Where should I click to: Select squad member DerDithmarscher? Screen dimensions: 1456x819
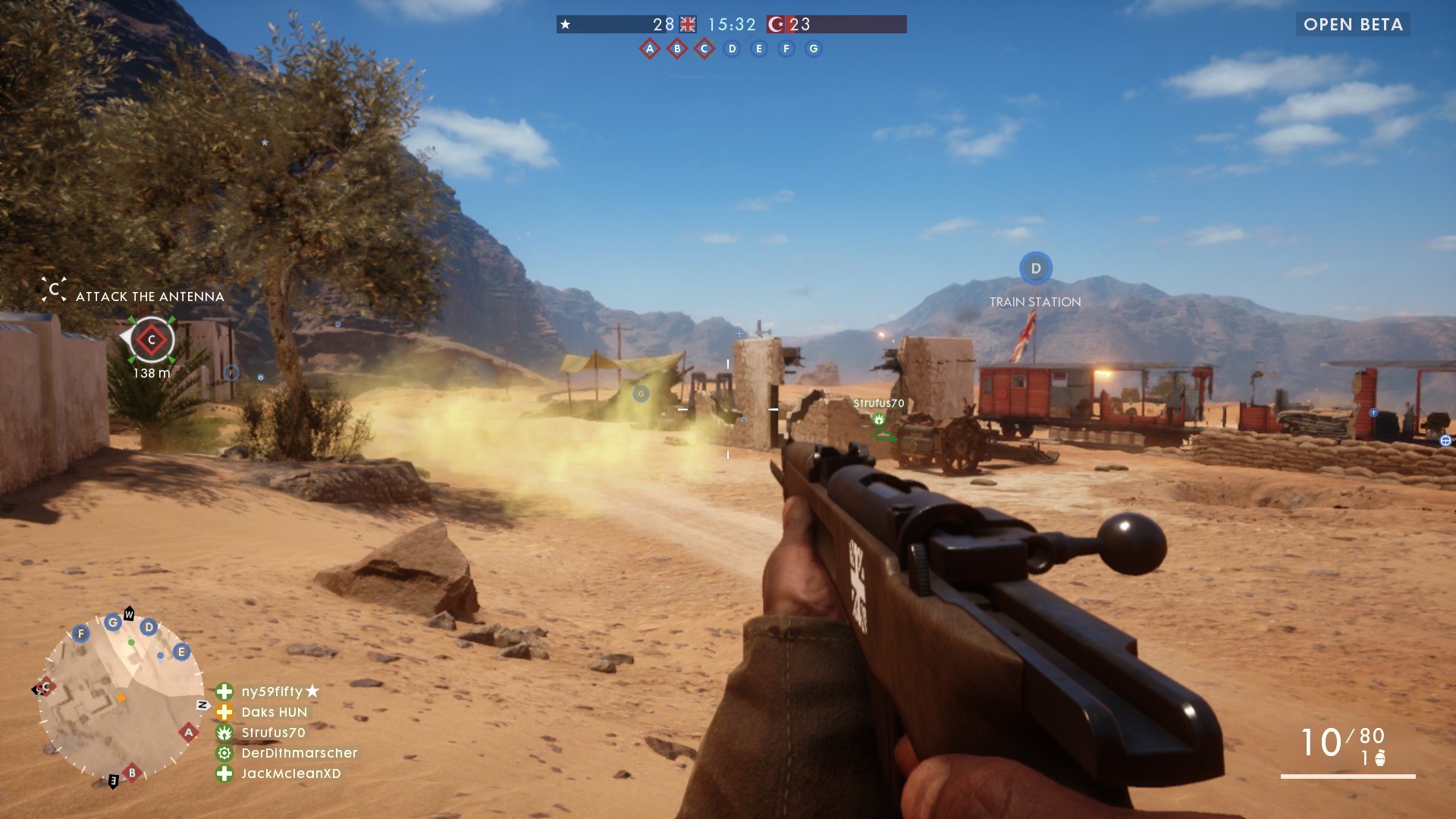[x=299, y=753]
